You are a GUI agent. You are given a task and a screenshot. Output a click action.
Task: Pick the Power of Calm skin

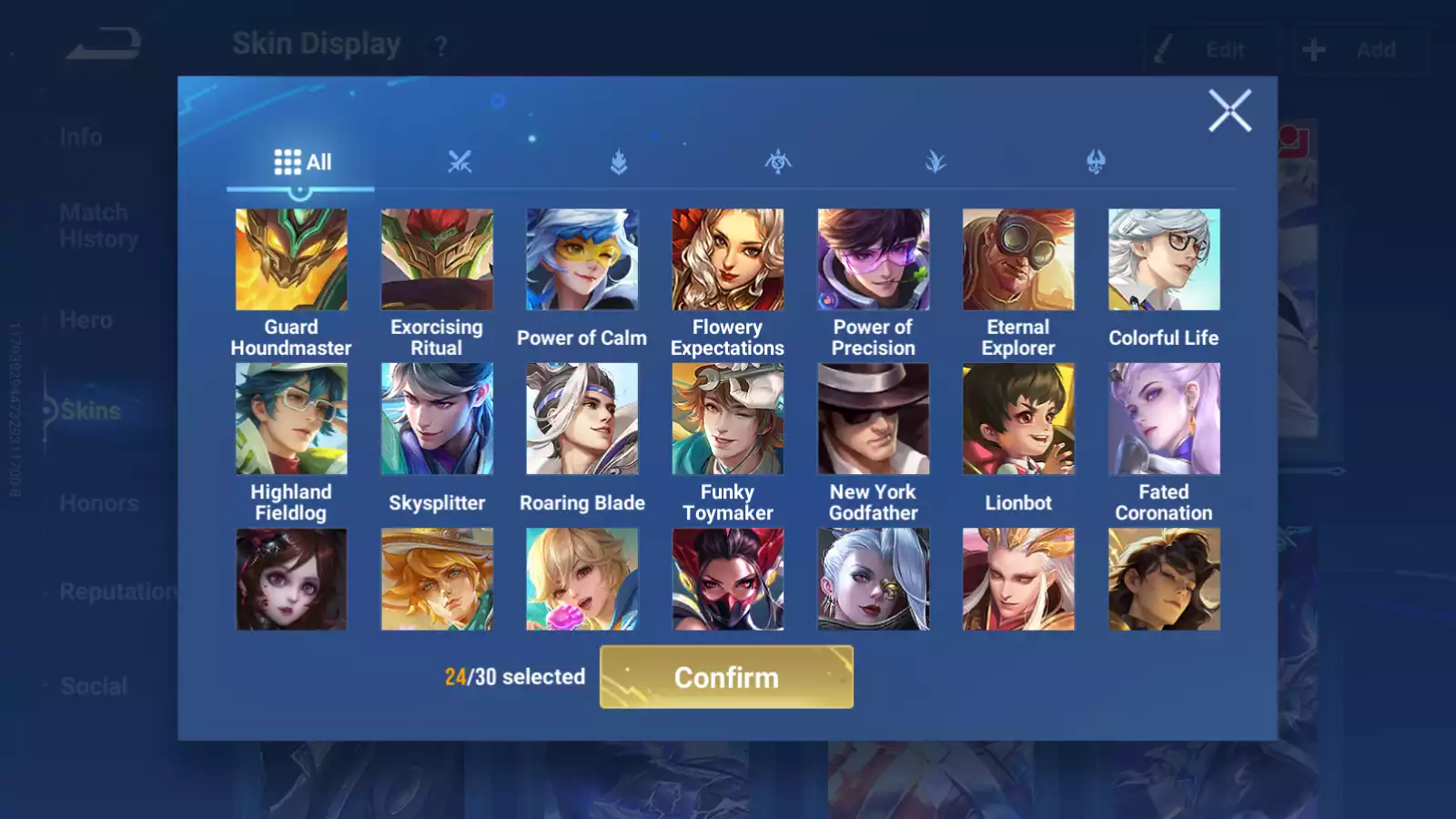pyautogui.click(x=582, y=259)
